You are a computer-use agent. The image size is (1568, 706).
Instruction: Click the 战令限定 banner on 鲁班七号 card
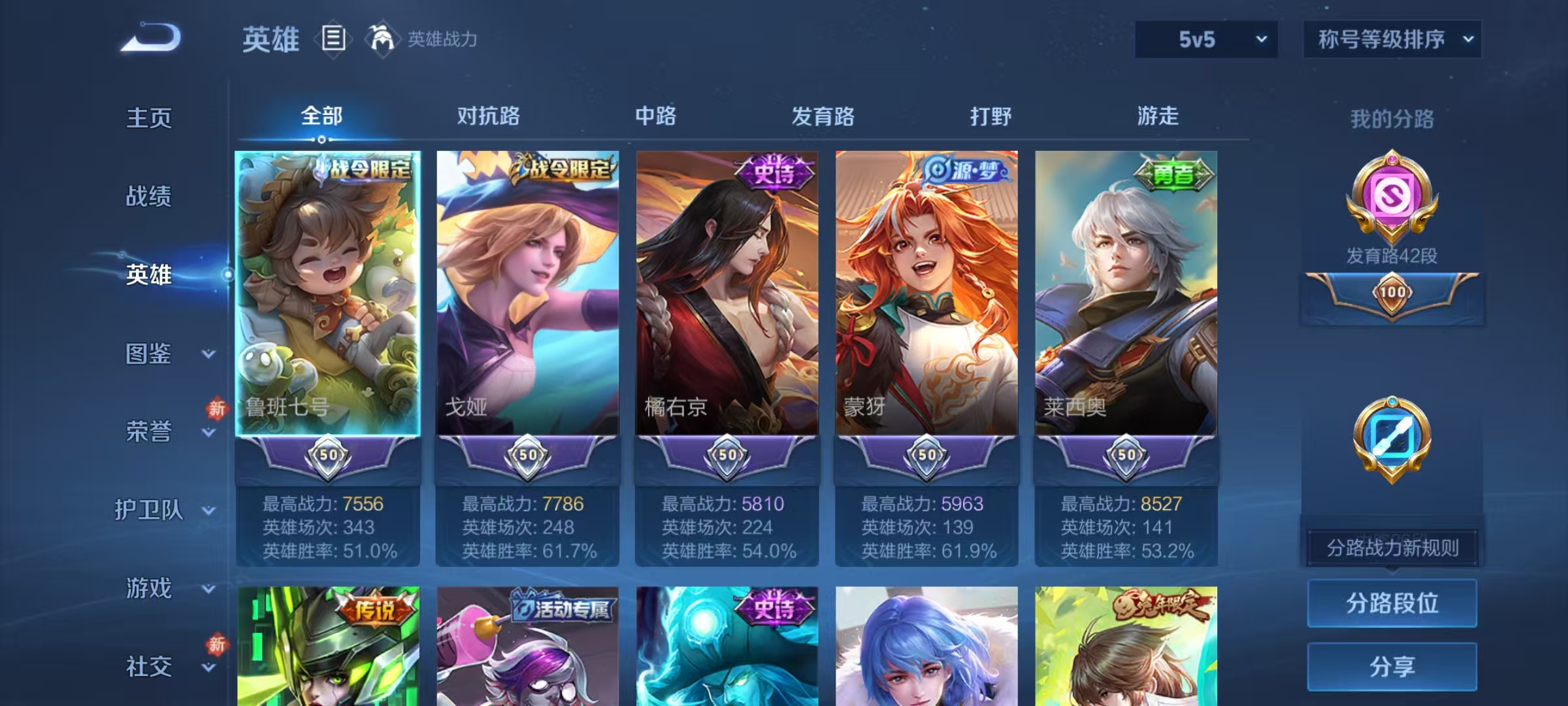(x=366, y=169)
